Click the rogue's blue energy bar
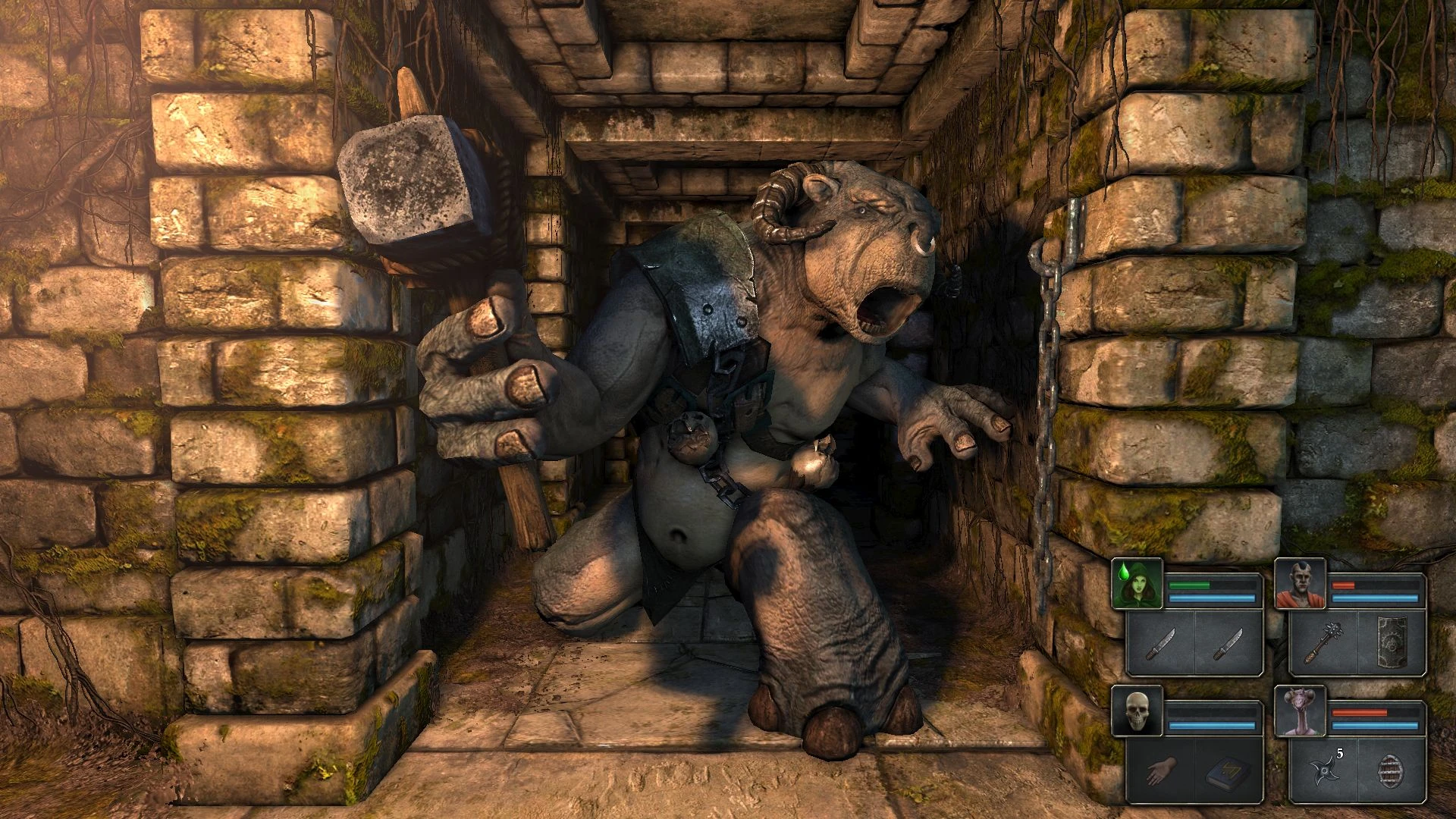Screen dimensions: 1456x819 click(1213, 598)
